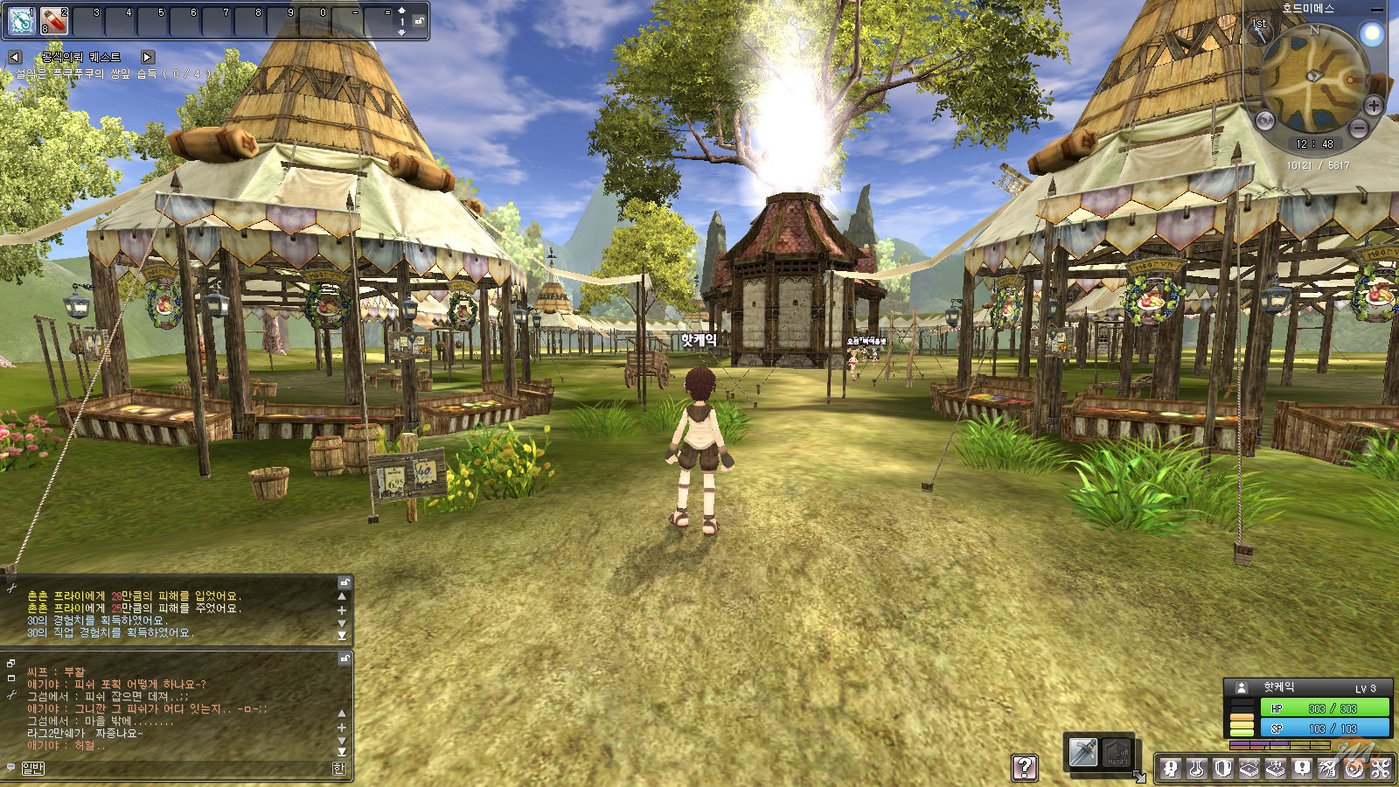Screen dimensions: 1399x787
Task: Zoom out the minimap with minus button
Action: [1358, 128]
